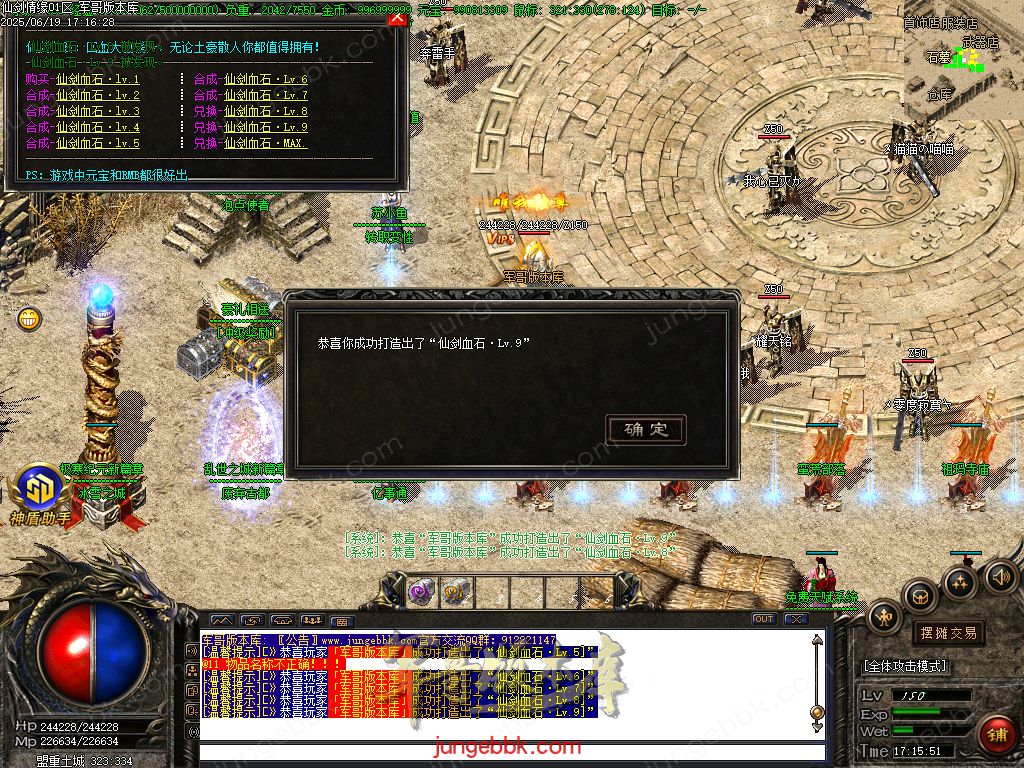Click the OUT button above the chat

(x=763, y=619)
